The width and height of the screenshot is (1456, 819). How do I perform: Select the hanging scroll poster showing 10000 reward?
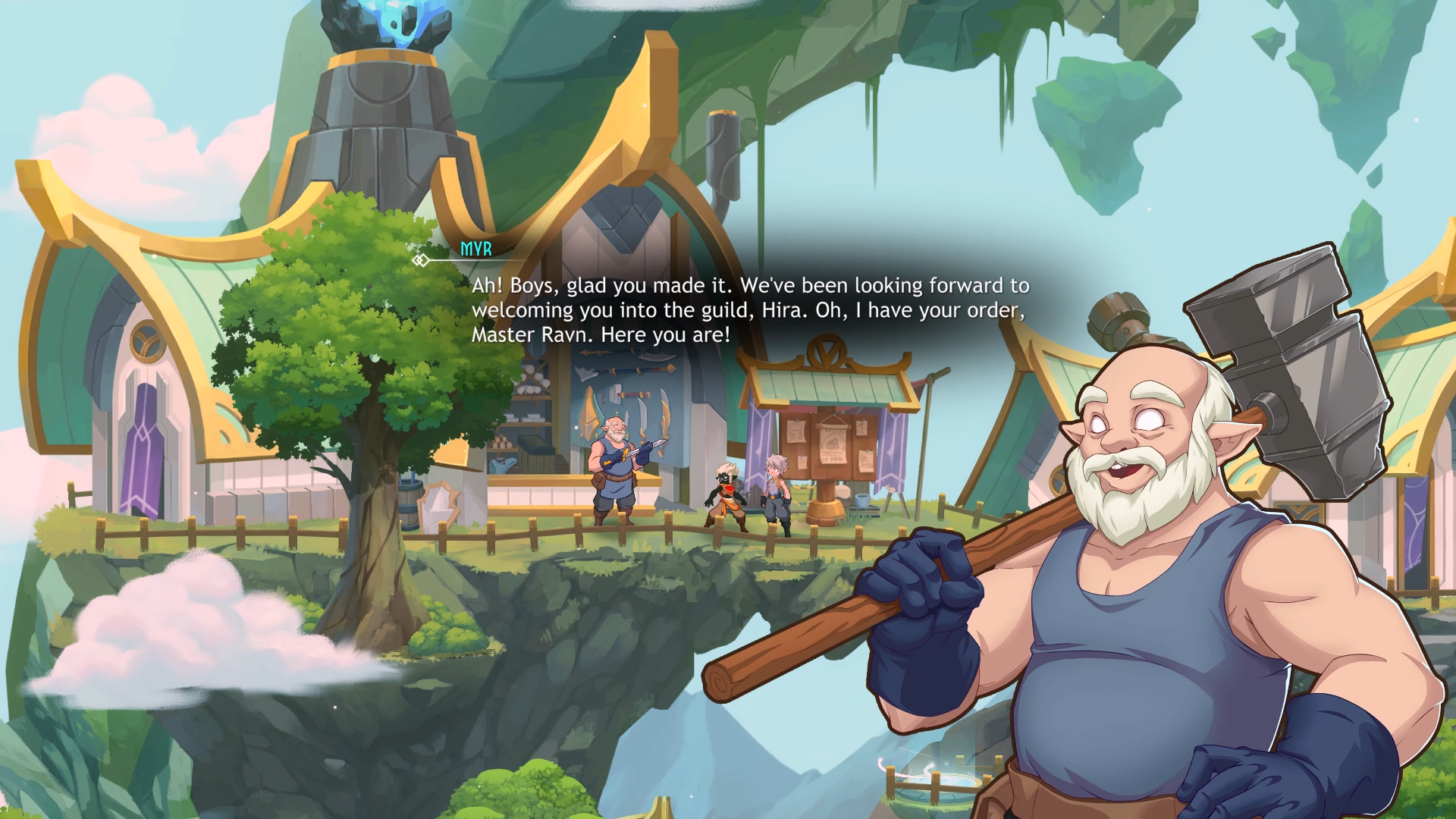click(833, 444)
